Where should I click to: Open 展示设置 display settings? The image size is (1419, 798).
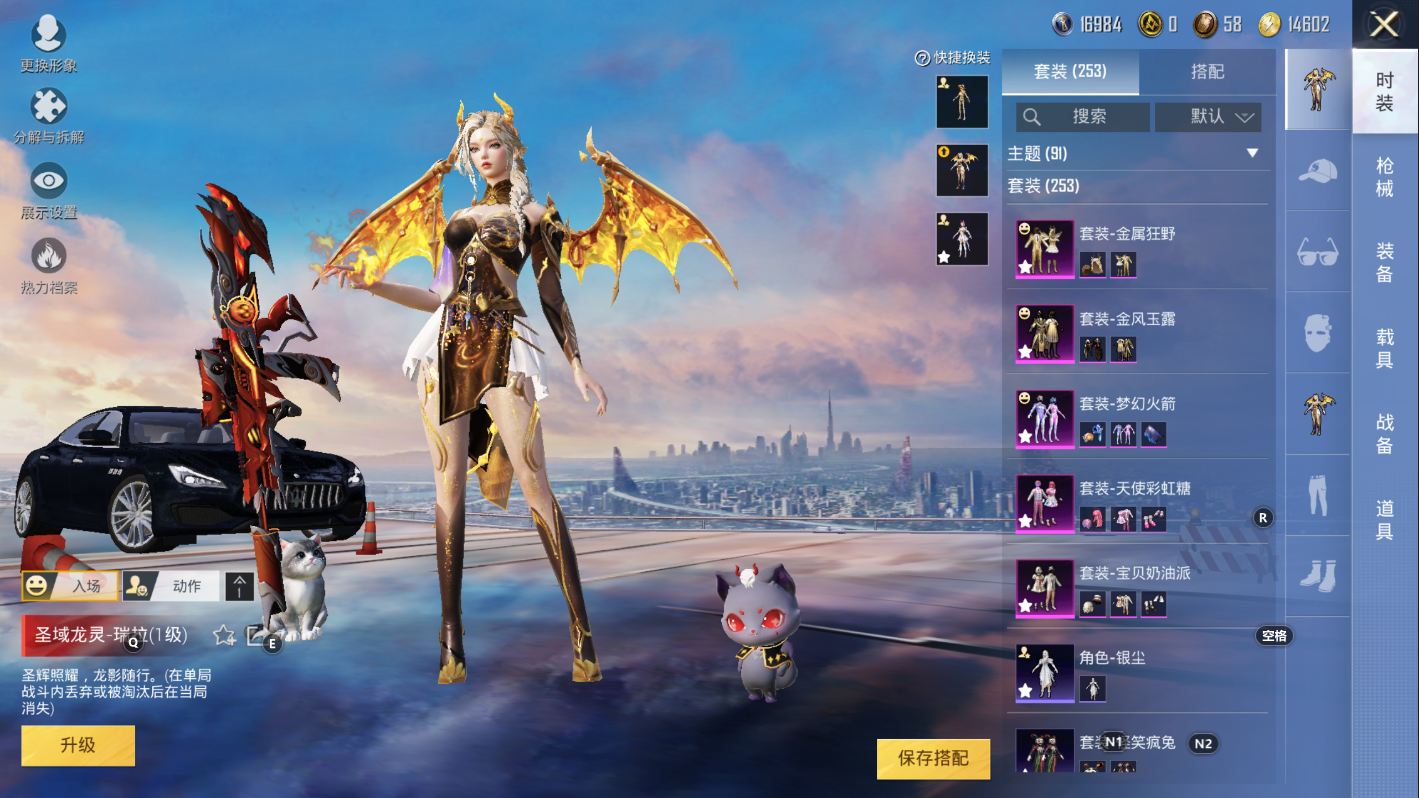click(x=48, y=189)
